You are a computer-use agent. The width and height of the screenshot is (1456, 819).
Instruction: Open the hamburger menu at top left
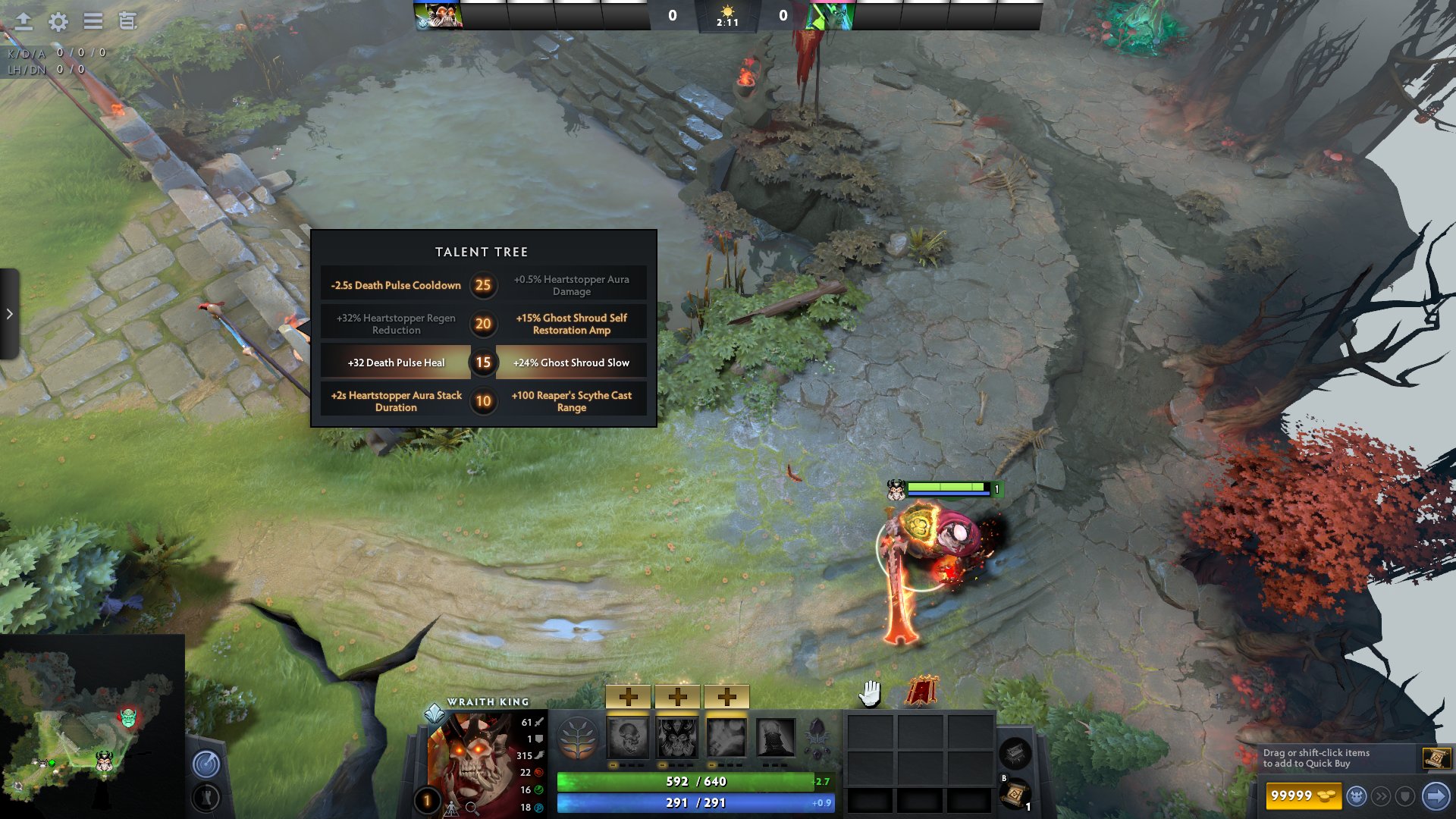point(92,22)
